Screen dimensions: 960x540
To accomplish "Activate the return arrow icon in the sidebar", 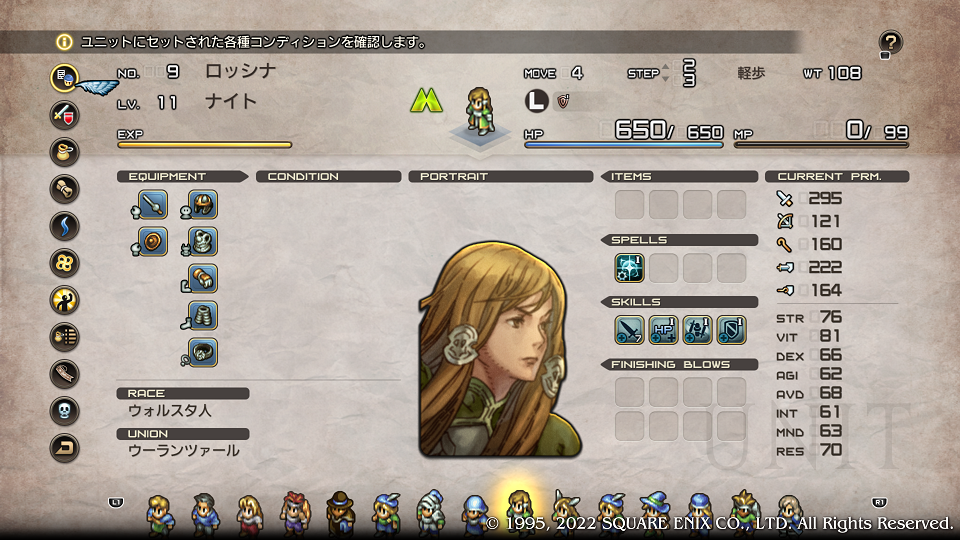I will 65,448.
